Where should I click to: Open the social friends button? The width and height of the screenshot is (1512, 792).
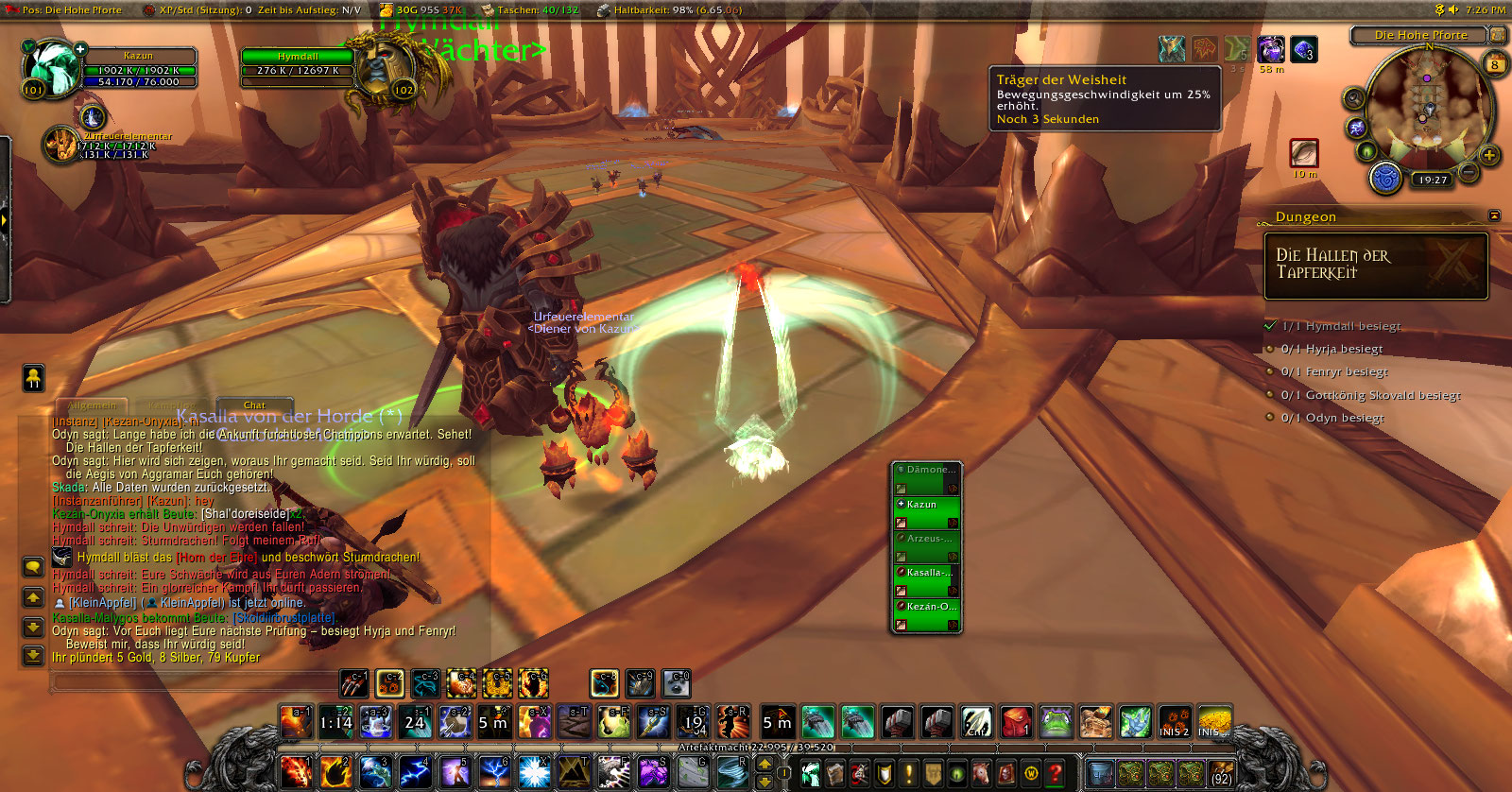(x=33, y=378)
